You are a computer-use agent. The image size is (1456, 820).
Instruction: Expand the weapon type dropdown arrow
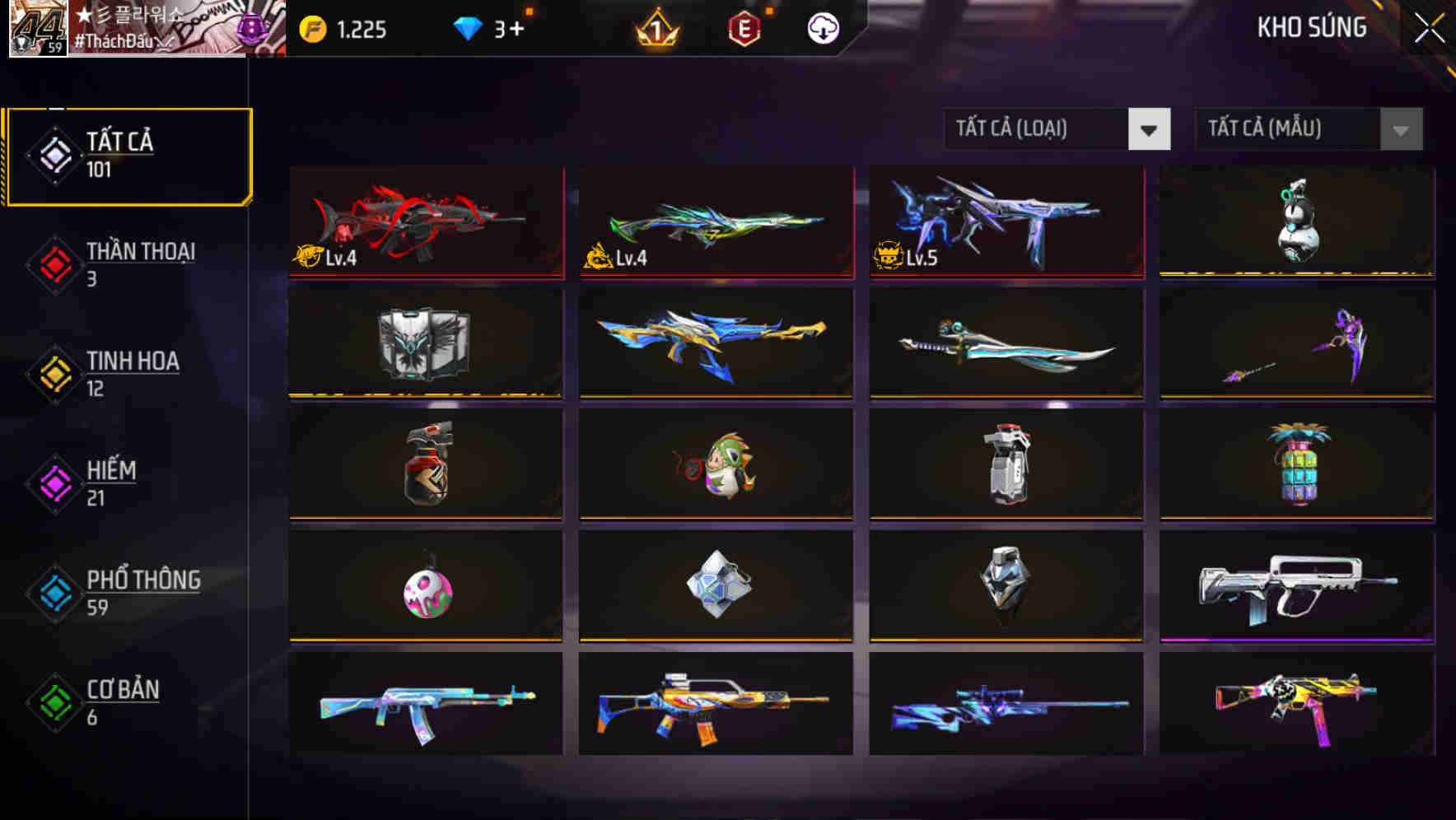pos(1150,129)
